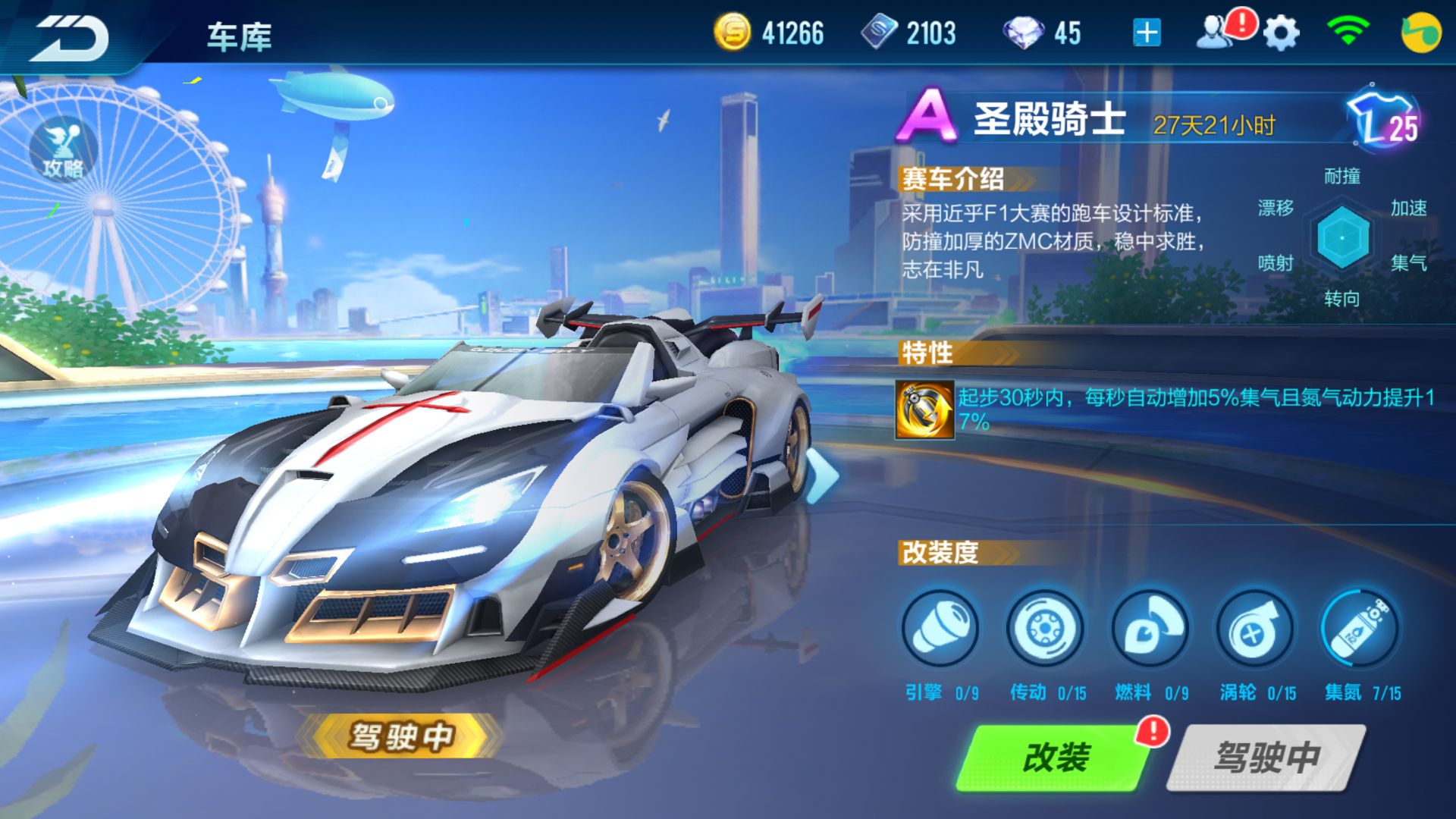1456x819 pixels.
Task: Check the Wi-Fi signal indicator
Action: pyautogui.click(x=1350, y=30)
